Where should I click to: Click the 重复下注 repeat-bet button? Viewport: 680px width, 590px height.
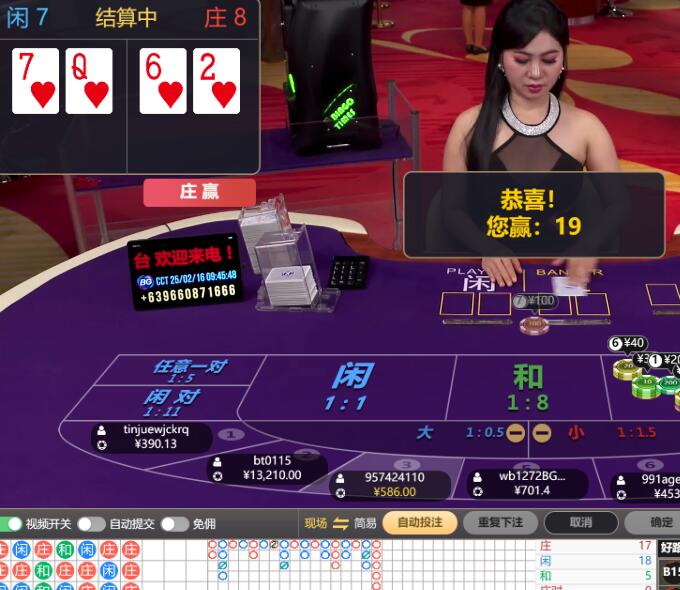pyautogui.click(x=500, y=522)
